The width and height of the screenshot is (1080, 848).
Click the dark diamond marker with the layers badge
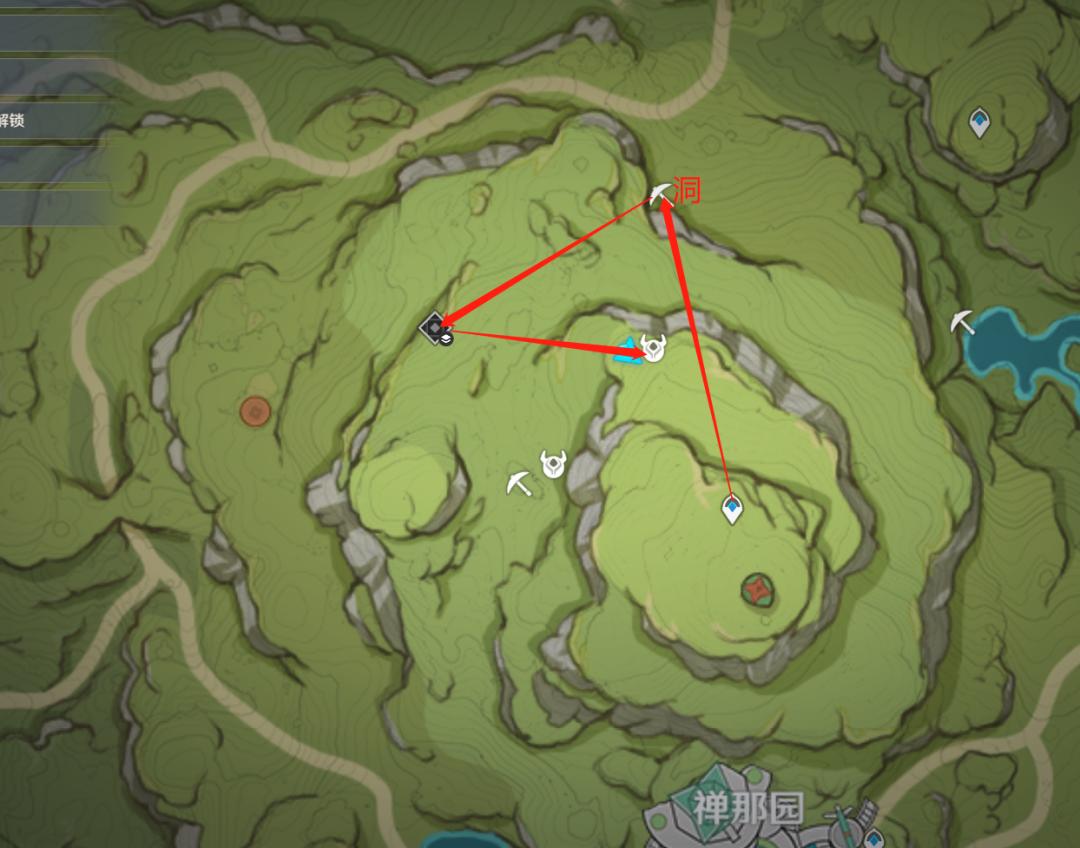click(435, 328)
